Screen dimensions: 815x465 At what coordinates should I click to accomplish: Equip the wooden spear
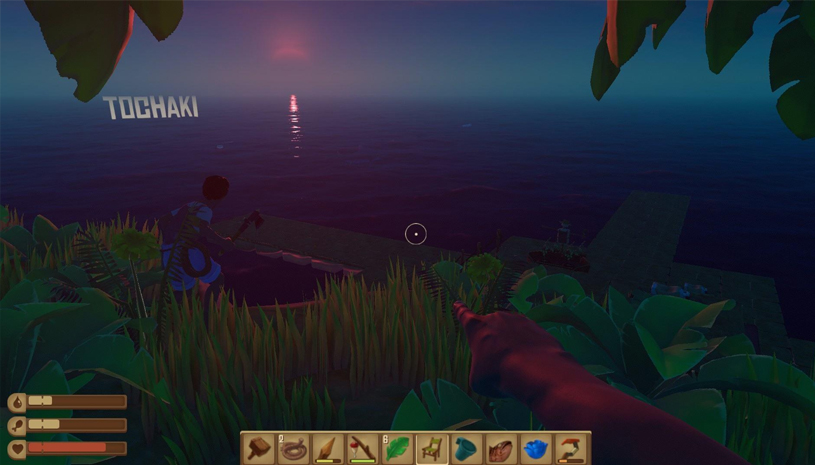(329, 448)
